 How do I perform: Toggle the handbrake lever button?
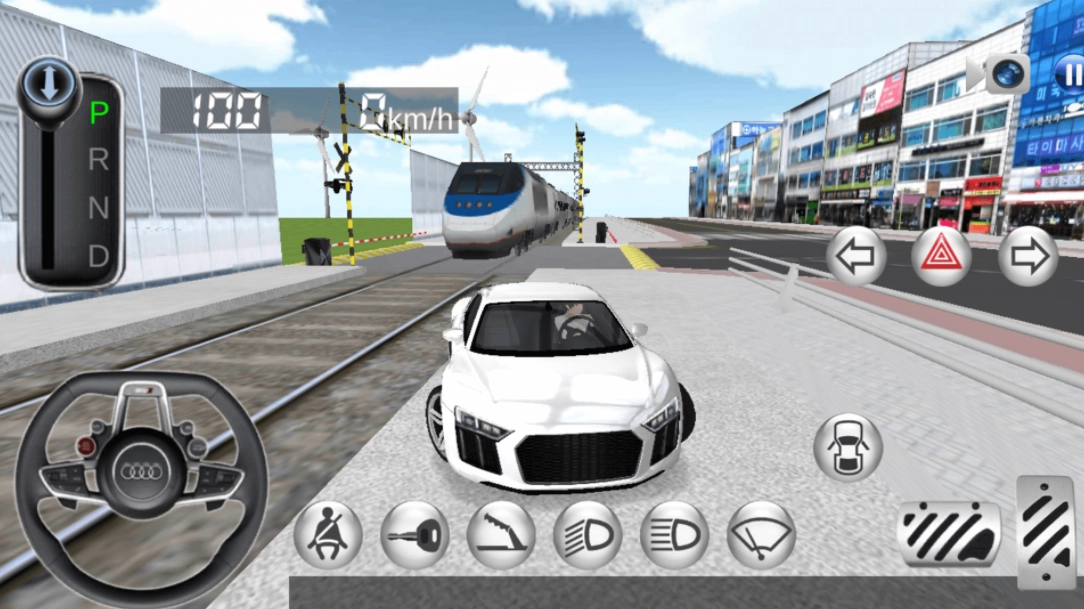(x=501, y=535)
